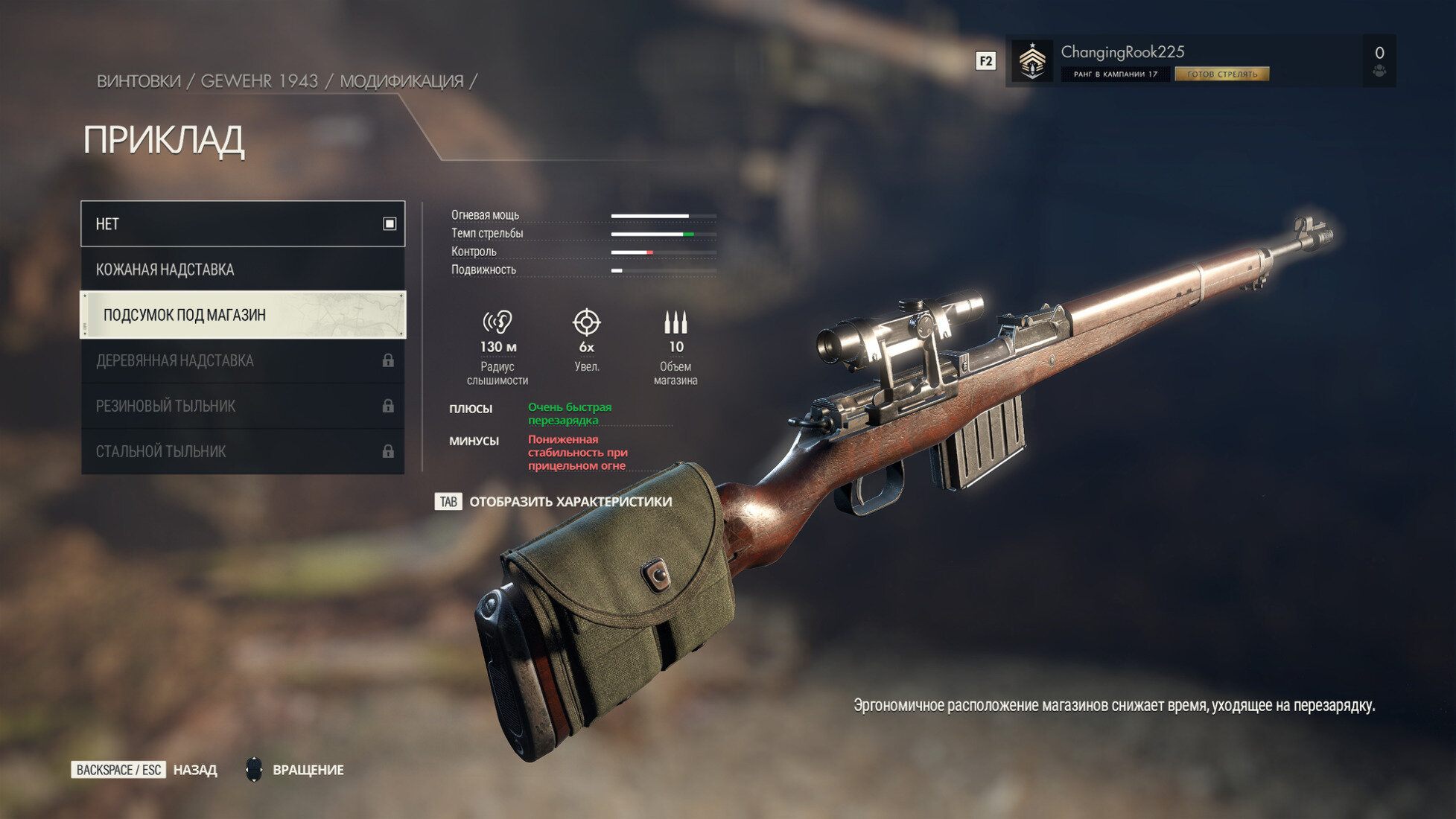
Task: Choose the КОЖАНАЯ НАДСТАВКА stock
Action: pyautogui.click(x=243, y=270)
